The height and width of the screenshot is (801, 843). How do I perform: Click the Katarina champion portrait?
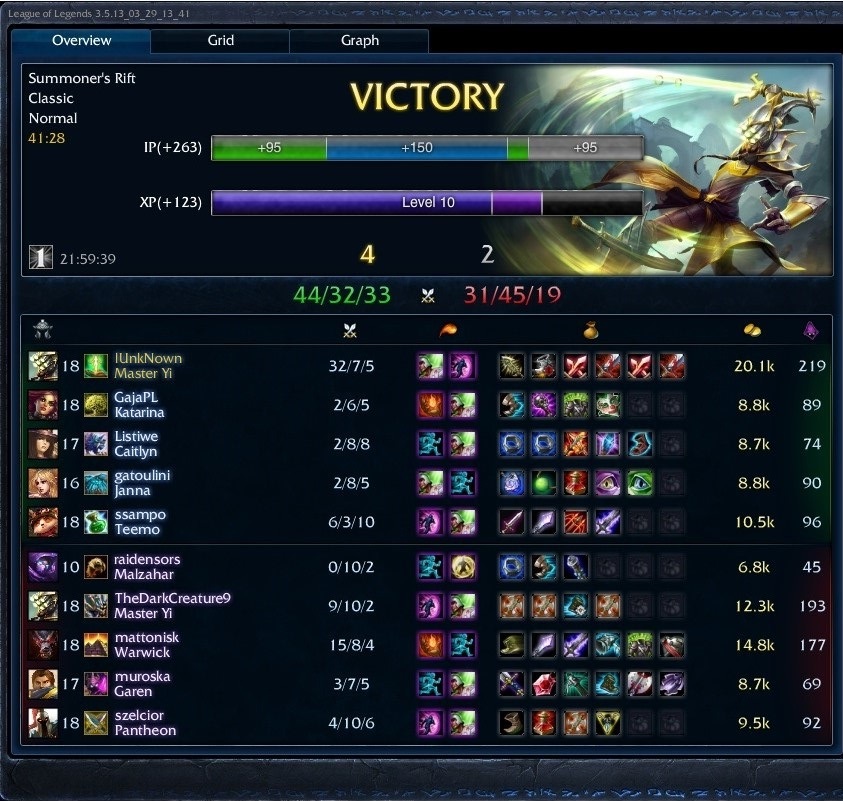click(42, 405)
